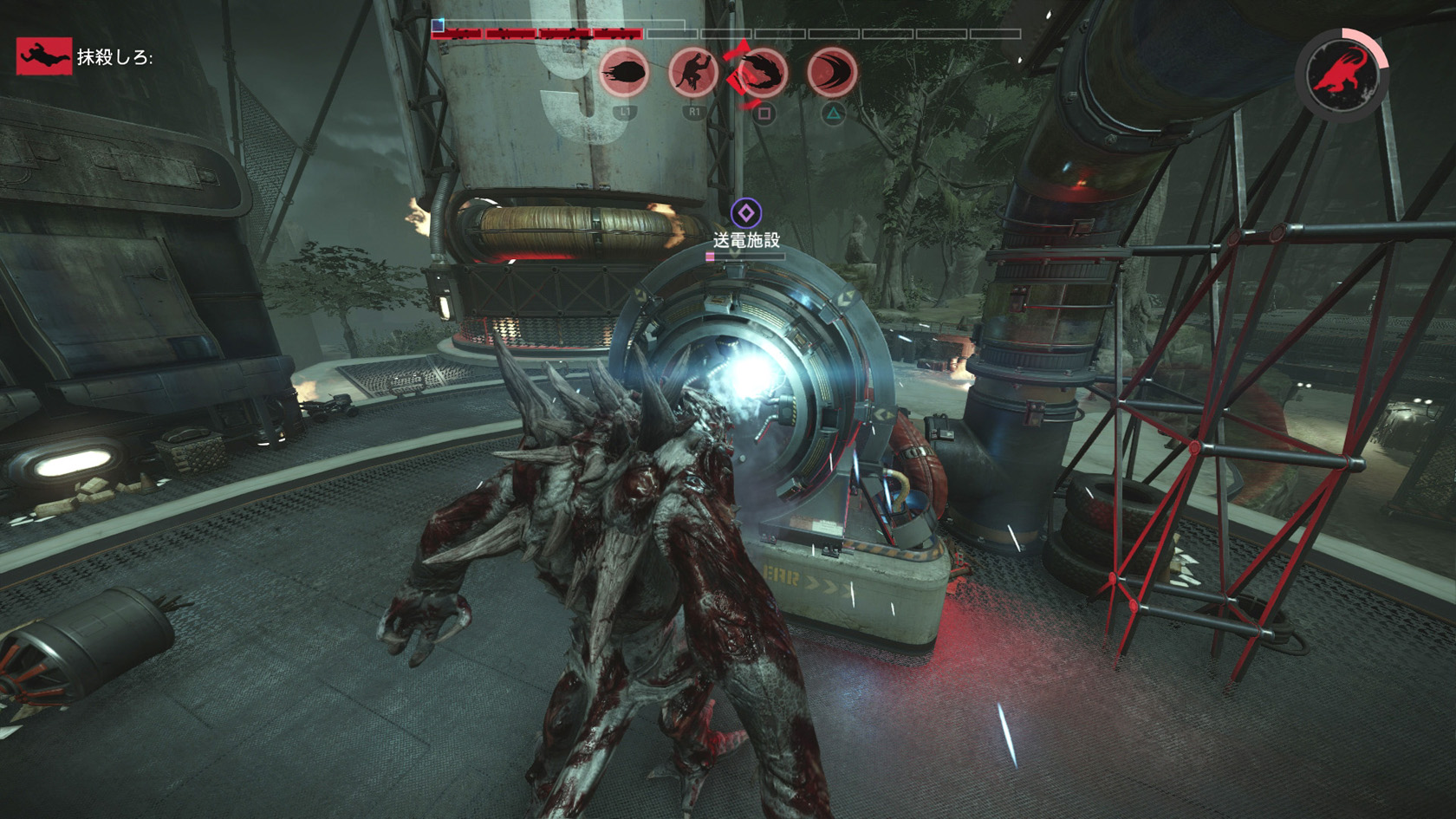The width and height of the screenshot is (1456, 819).
Task: Use the Leap Smash ability
Action: (693, 72)
